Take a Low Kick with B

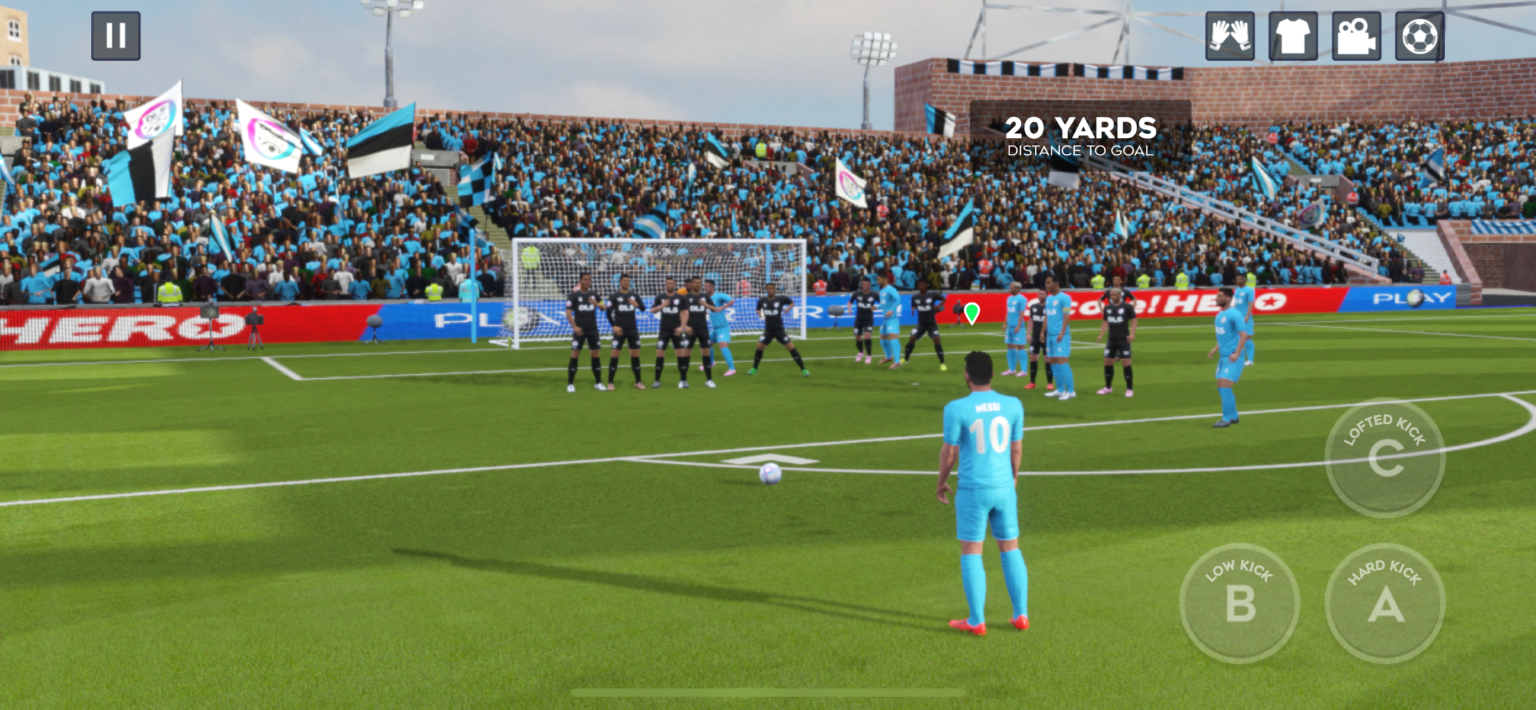pos(1239,603)
